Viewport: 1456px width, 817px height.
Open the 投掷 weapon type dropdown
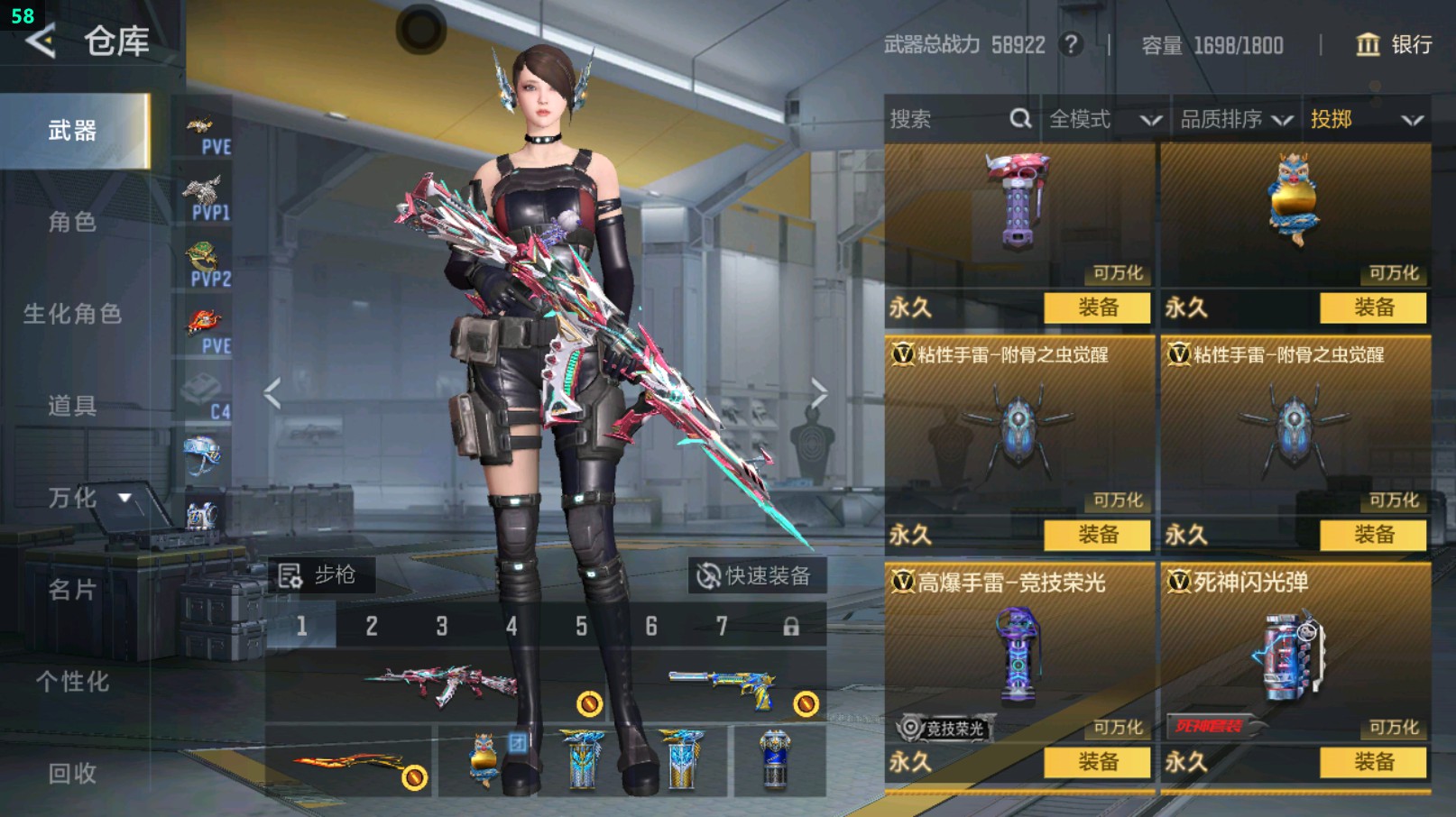[1366, 119]
